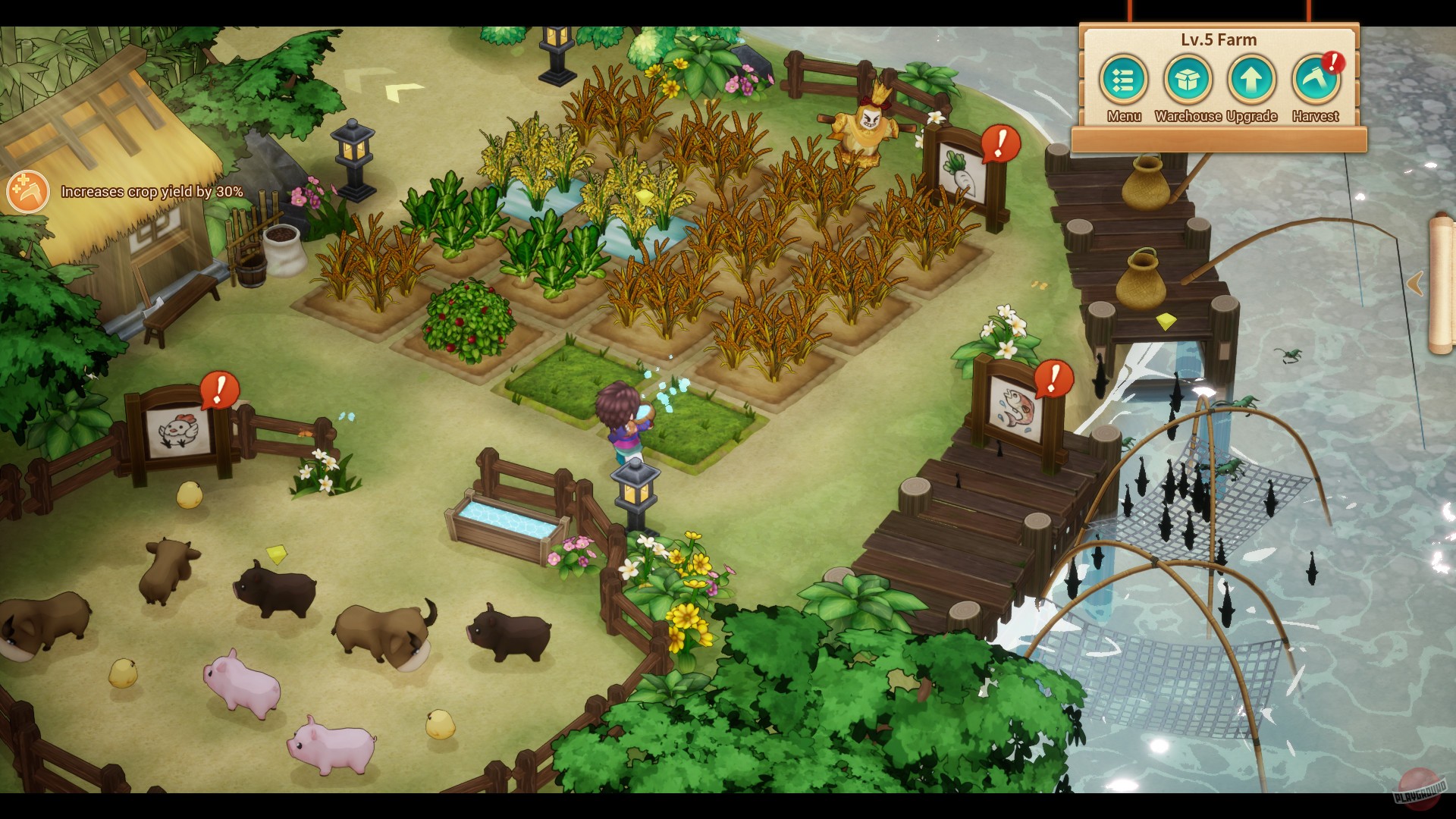Toggle the Harvest alert badge
Viewport: 1456px width, 819px height.
point(1332,63)
